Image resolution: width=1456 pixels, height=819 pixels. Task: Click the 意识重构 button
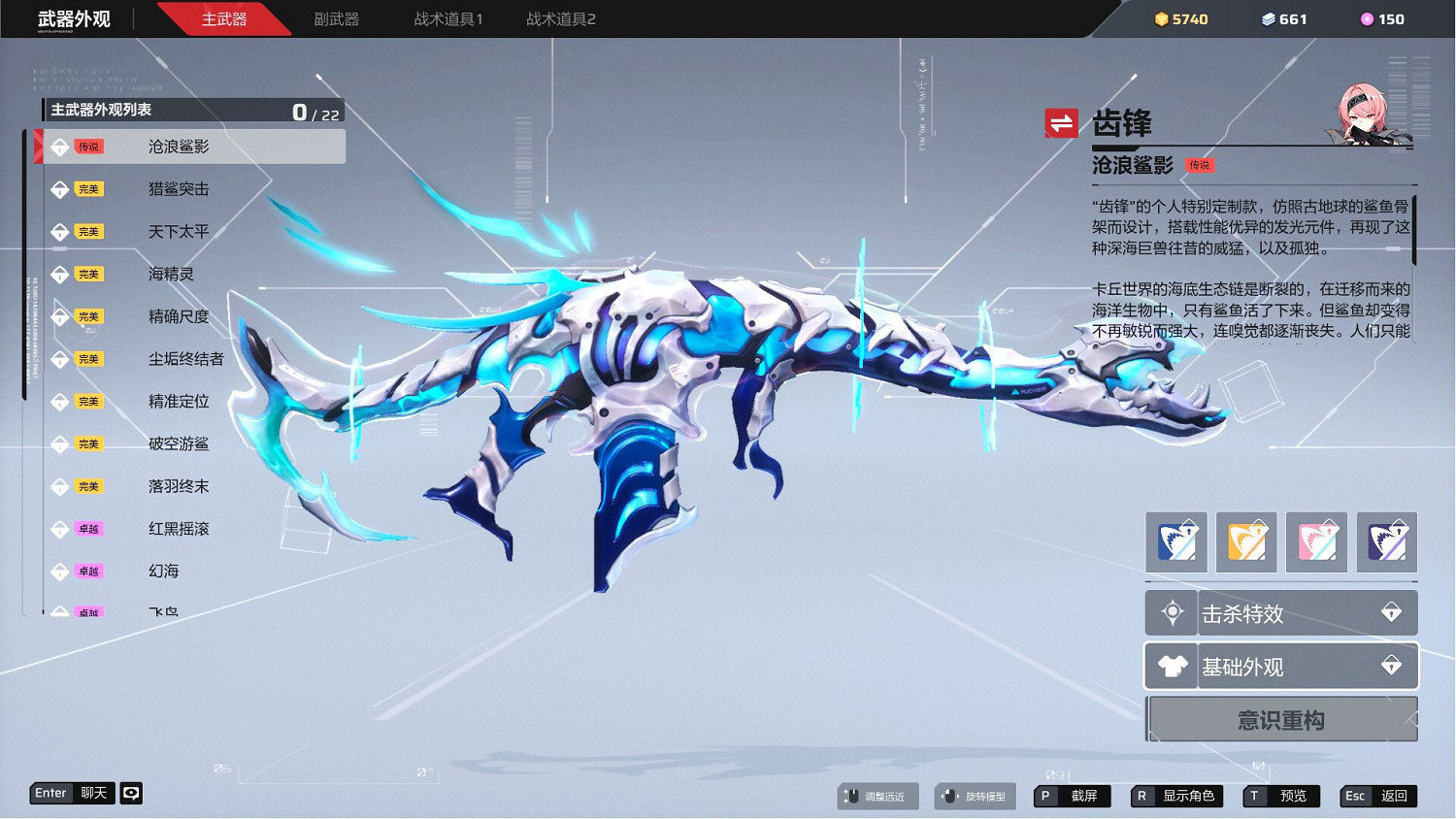[1281, 719]
